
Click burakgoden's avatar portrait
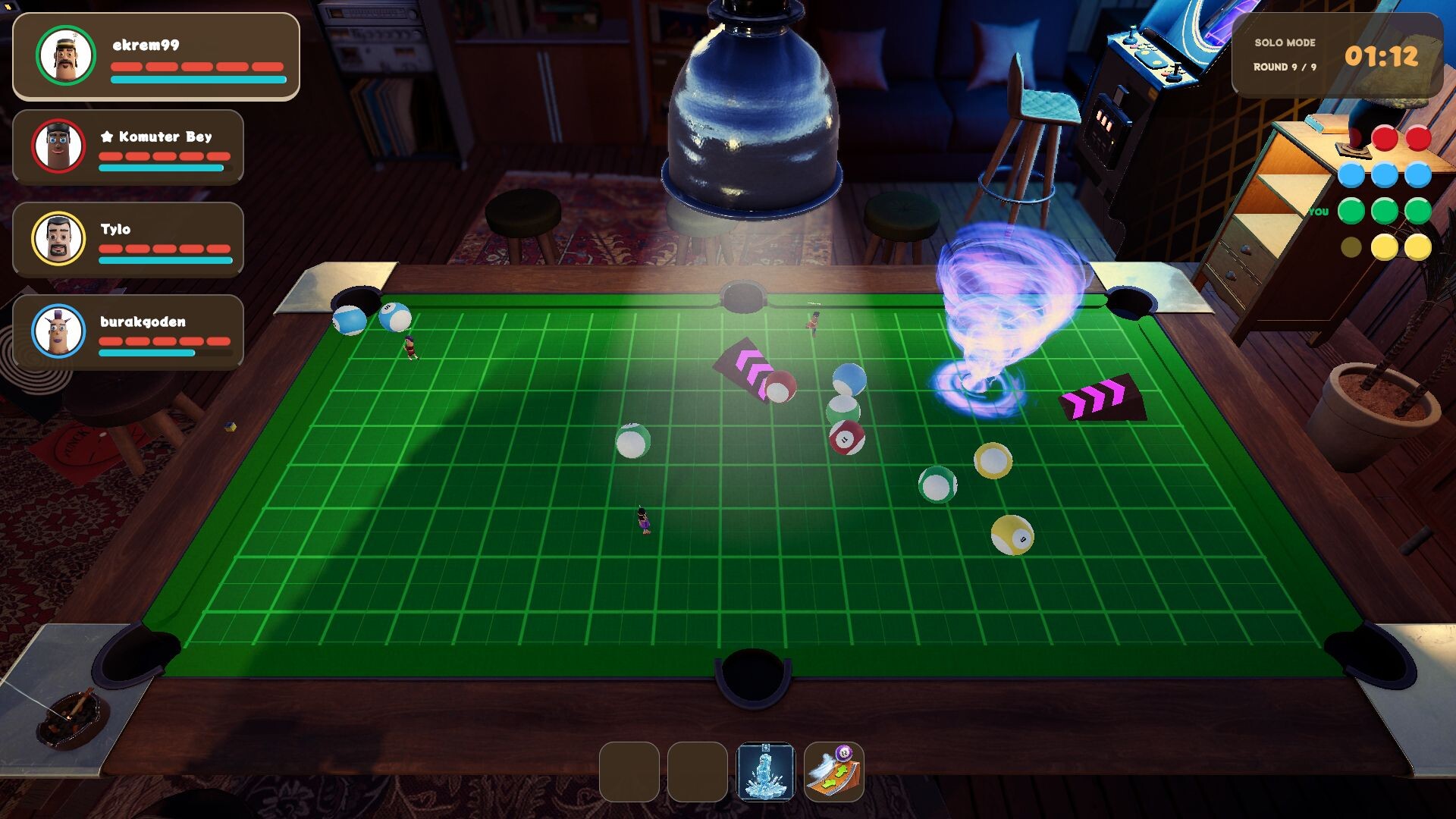59,331
